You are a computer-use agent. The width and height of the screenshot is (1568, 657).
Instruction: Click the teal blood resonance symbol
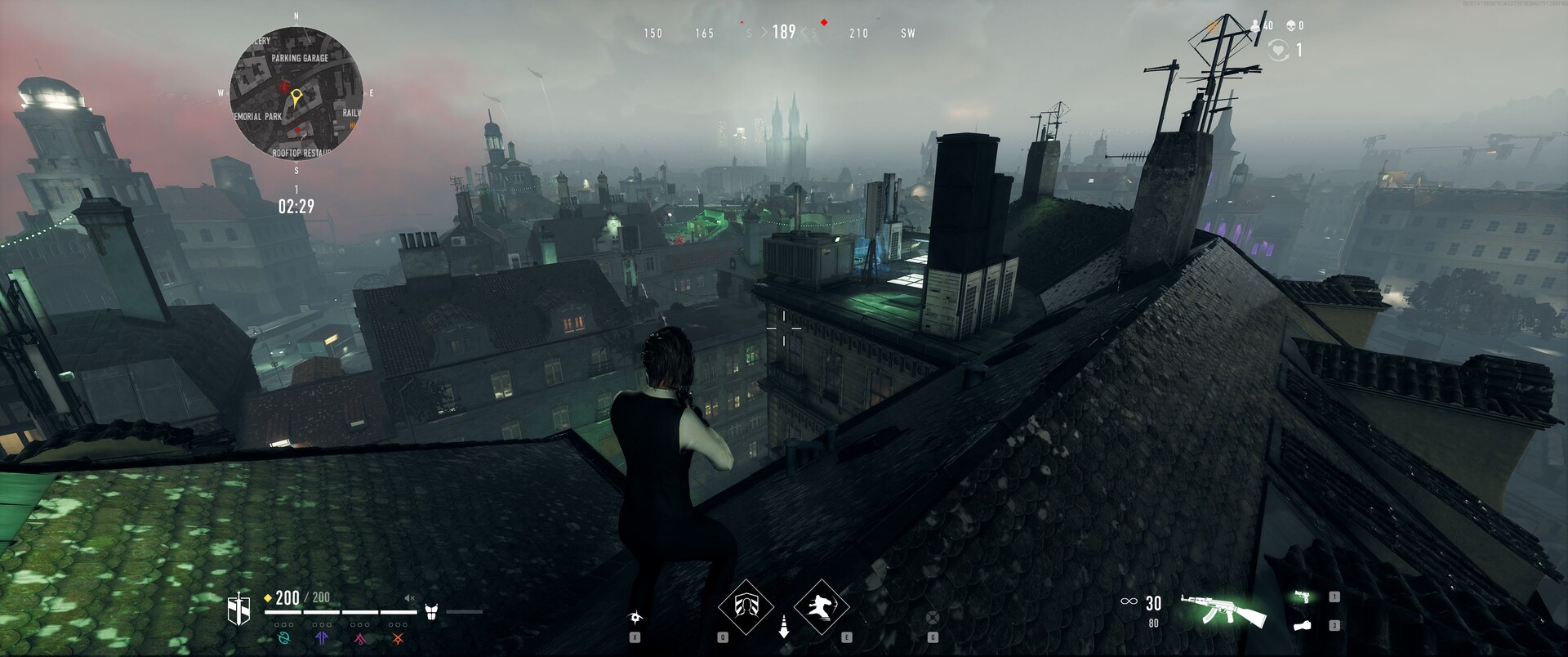(284, 638)
